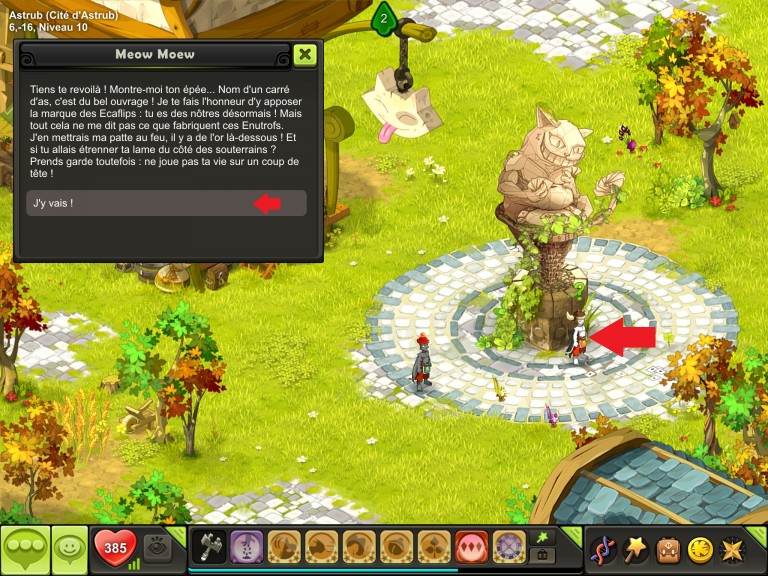Toggle the eye spectator button
The width and height of the screenshot is (768, 576).
tap(157, 547)
